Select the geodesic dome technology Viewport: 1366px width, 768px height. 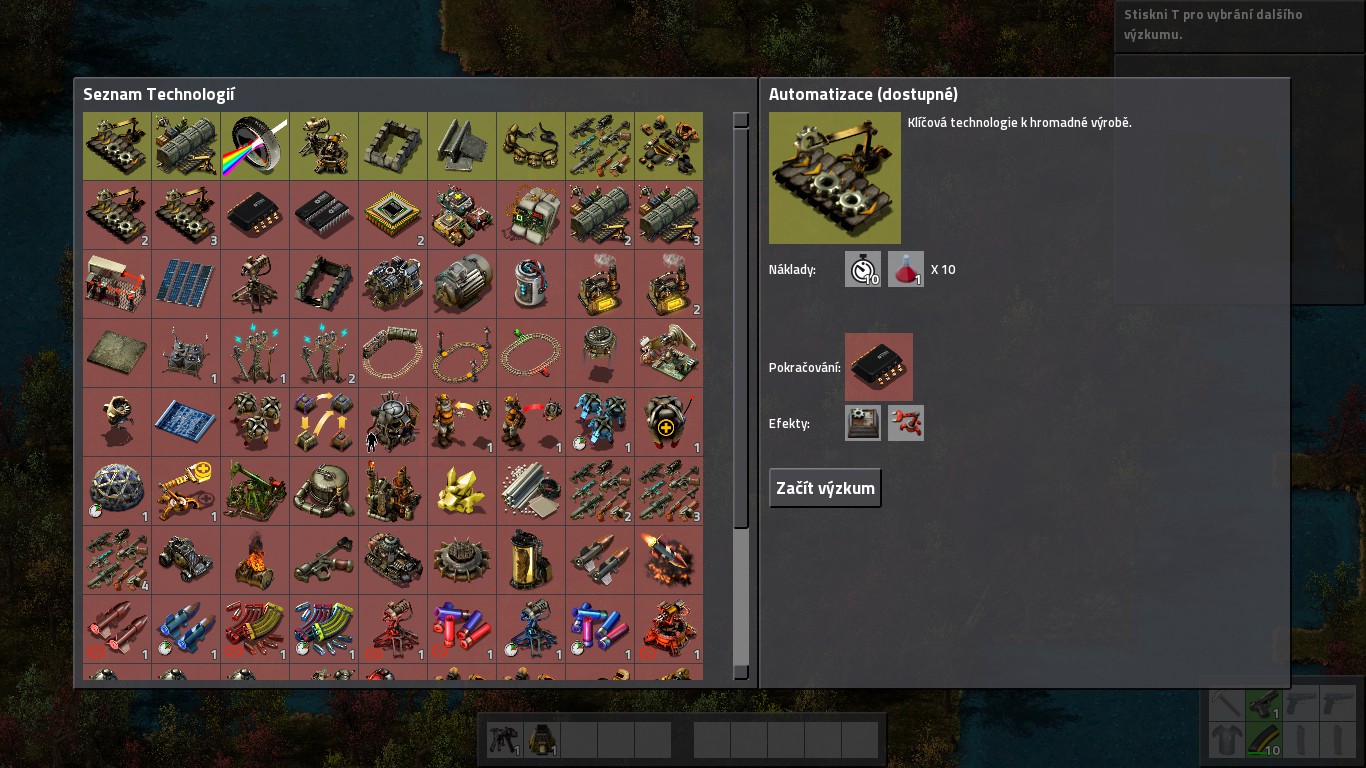point(117,491)
